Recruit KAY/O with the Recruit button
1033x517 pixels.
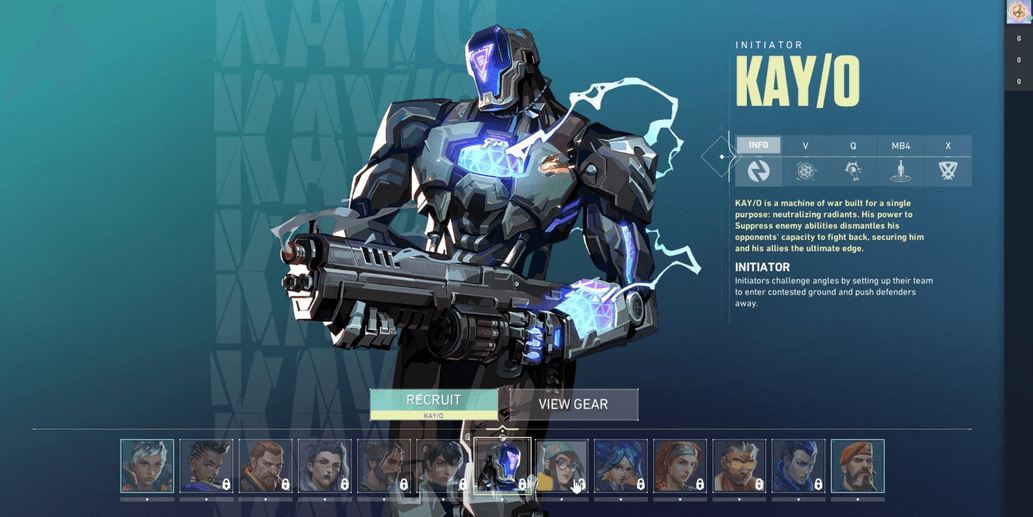(433, 403)
